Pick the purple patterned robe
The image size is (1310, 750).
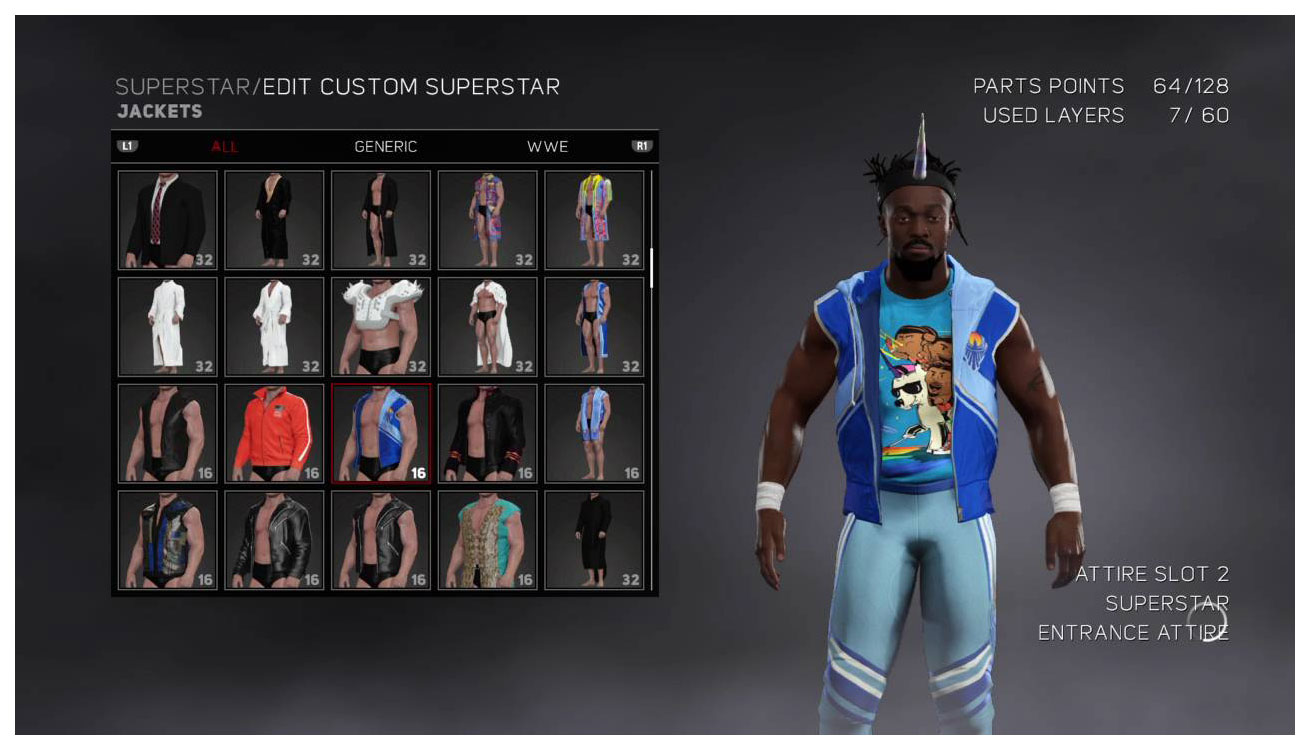(487, 220)
